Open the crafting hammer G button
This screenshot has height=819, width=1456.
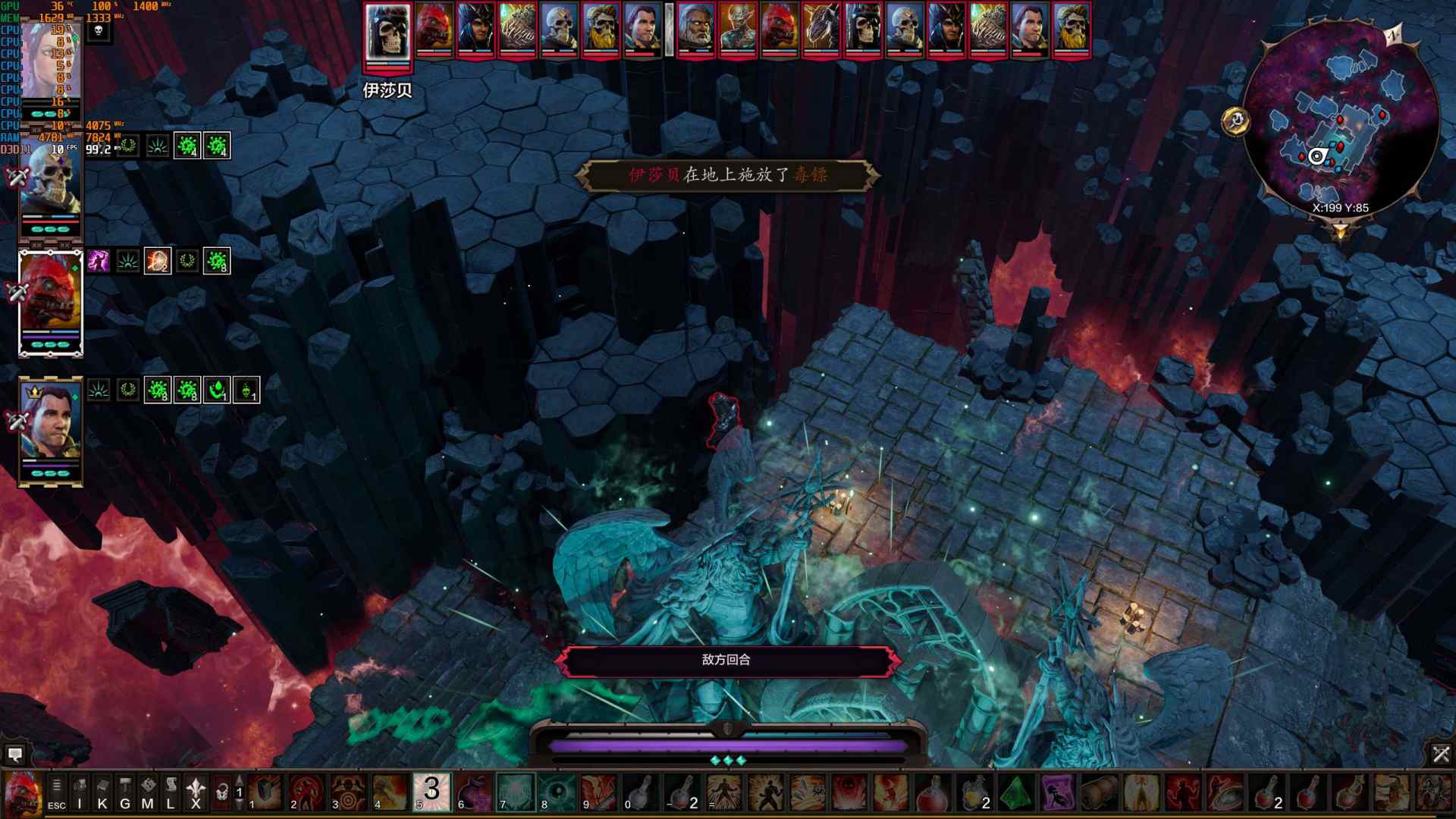[125, 792]
